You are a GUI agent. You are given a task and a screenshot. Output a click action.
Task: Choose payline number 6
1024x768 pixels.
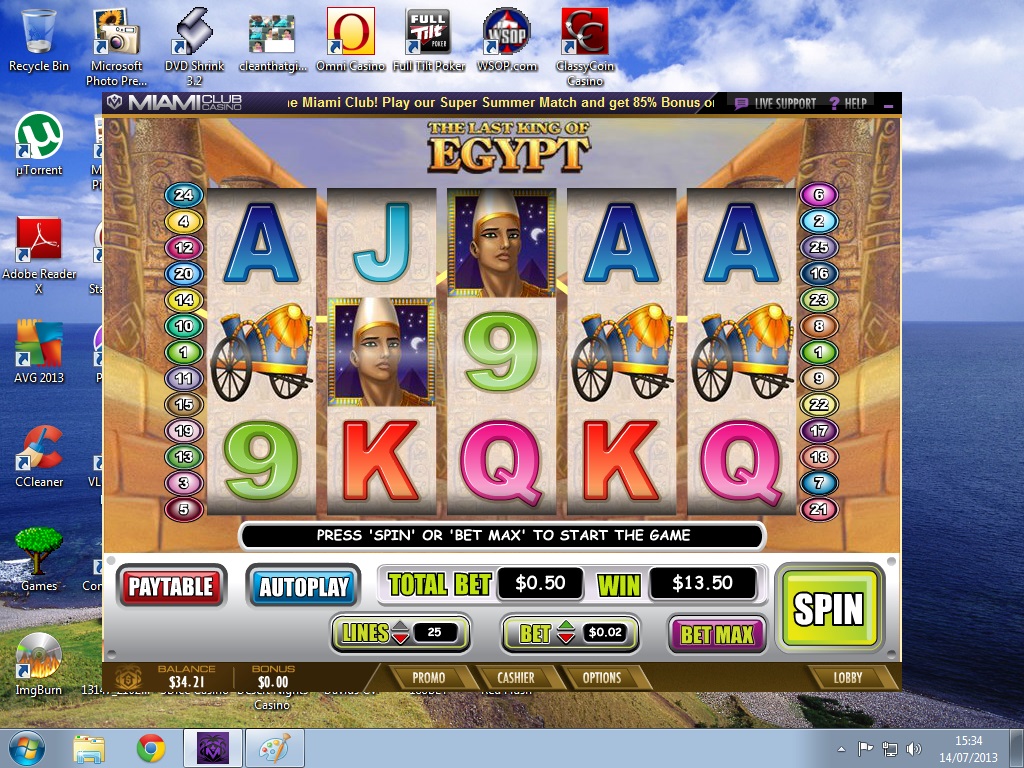819,195
